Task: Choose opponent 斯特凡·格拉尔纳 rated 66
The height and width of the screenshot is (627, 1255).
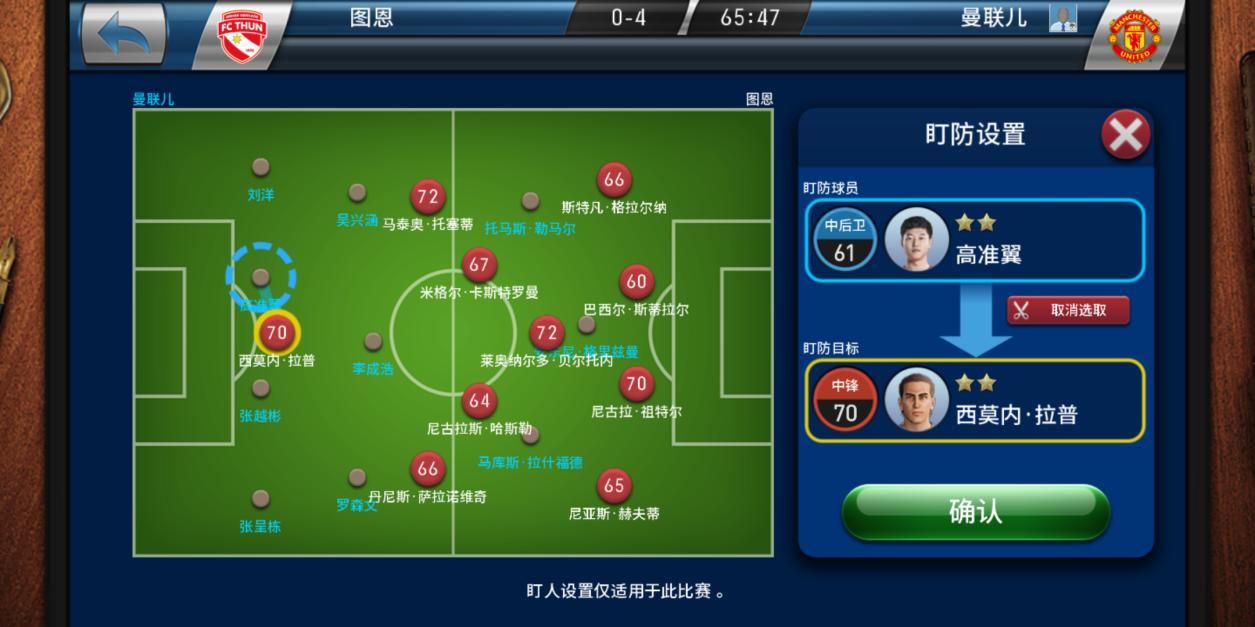Action: tap(614, 180)
